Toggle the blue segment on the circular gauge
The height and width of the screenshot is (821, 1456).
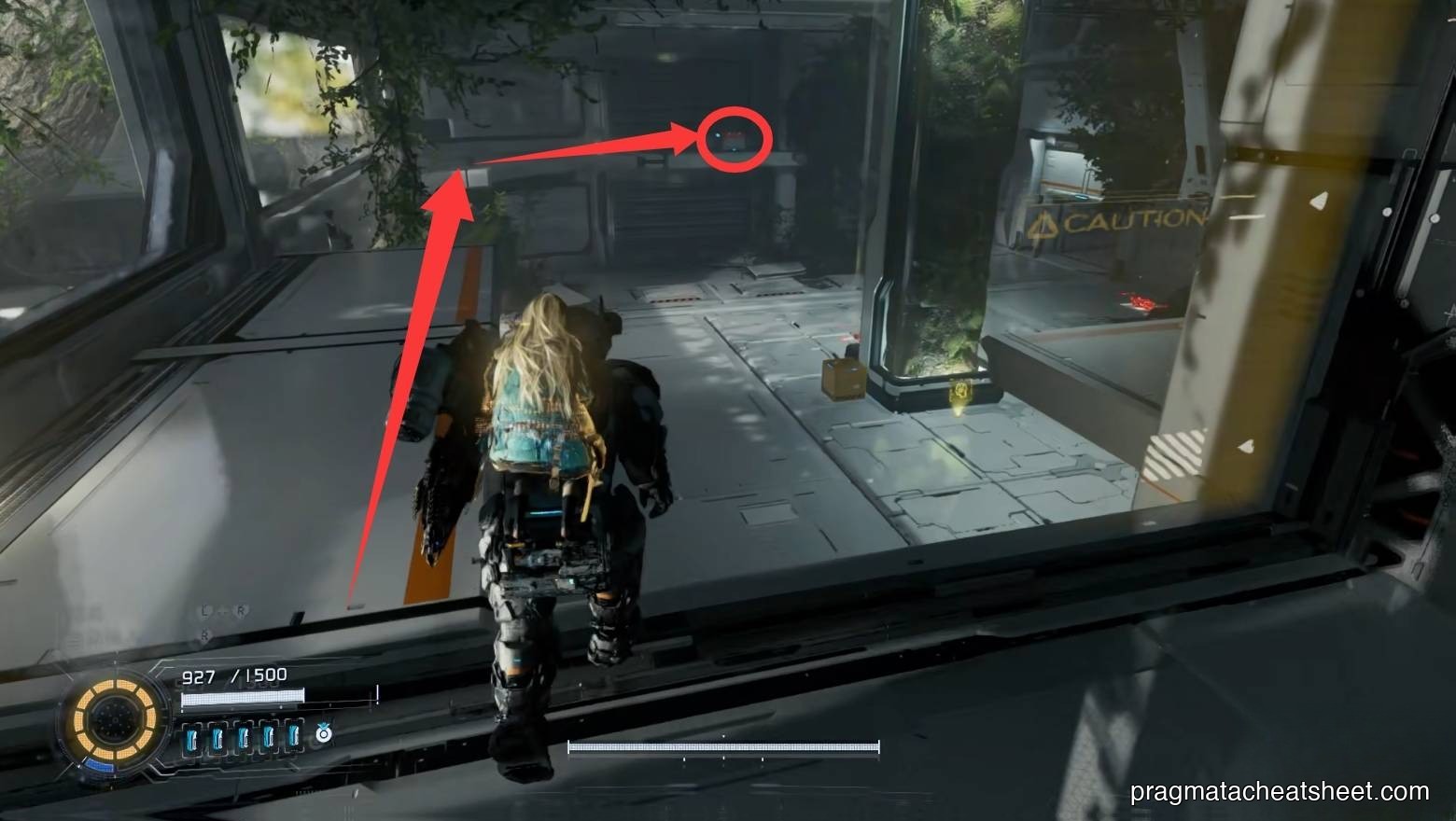pos(98,763)
